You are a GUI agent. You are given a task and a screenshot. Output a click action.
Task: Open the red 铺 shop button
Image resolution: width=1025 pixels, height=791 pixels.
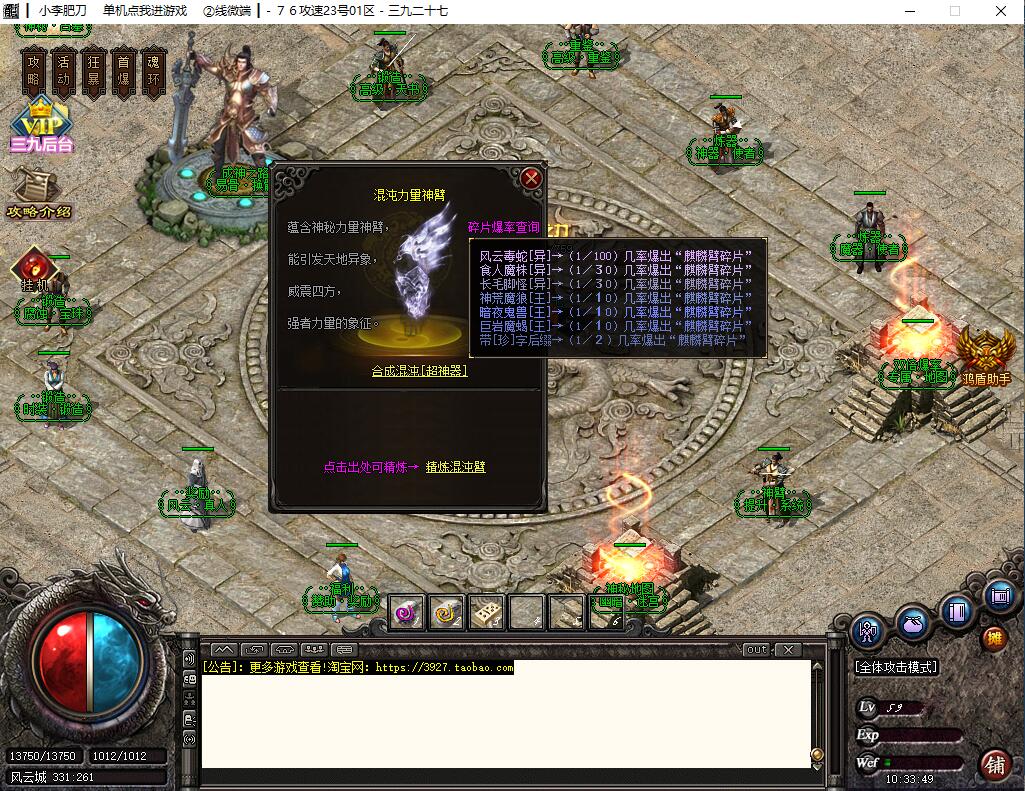[x=994, y=764]
